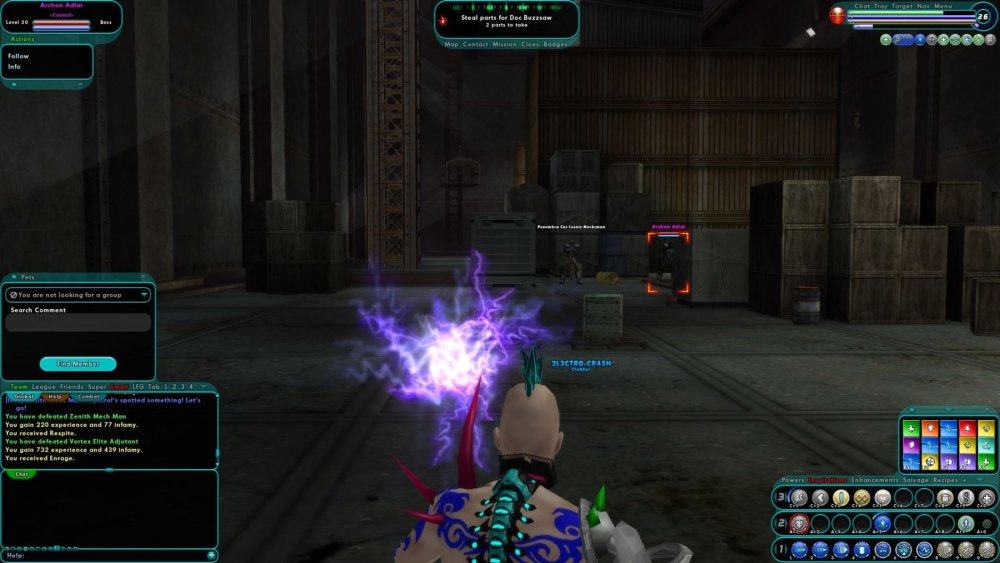The height and width of the screenshot is (563, 1000).
Task: Toggle the Chat window
Action: tap(862, 6)
